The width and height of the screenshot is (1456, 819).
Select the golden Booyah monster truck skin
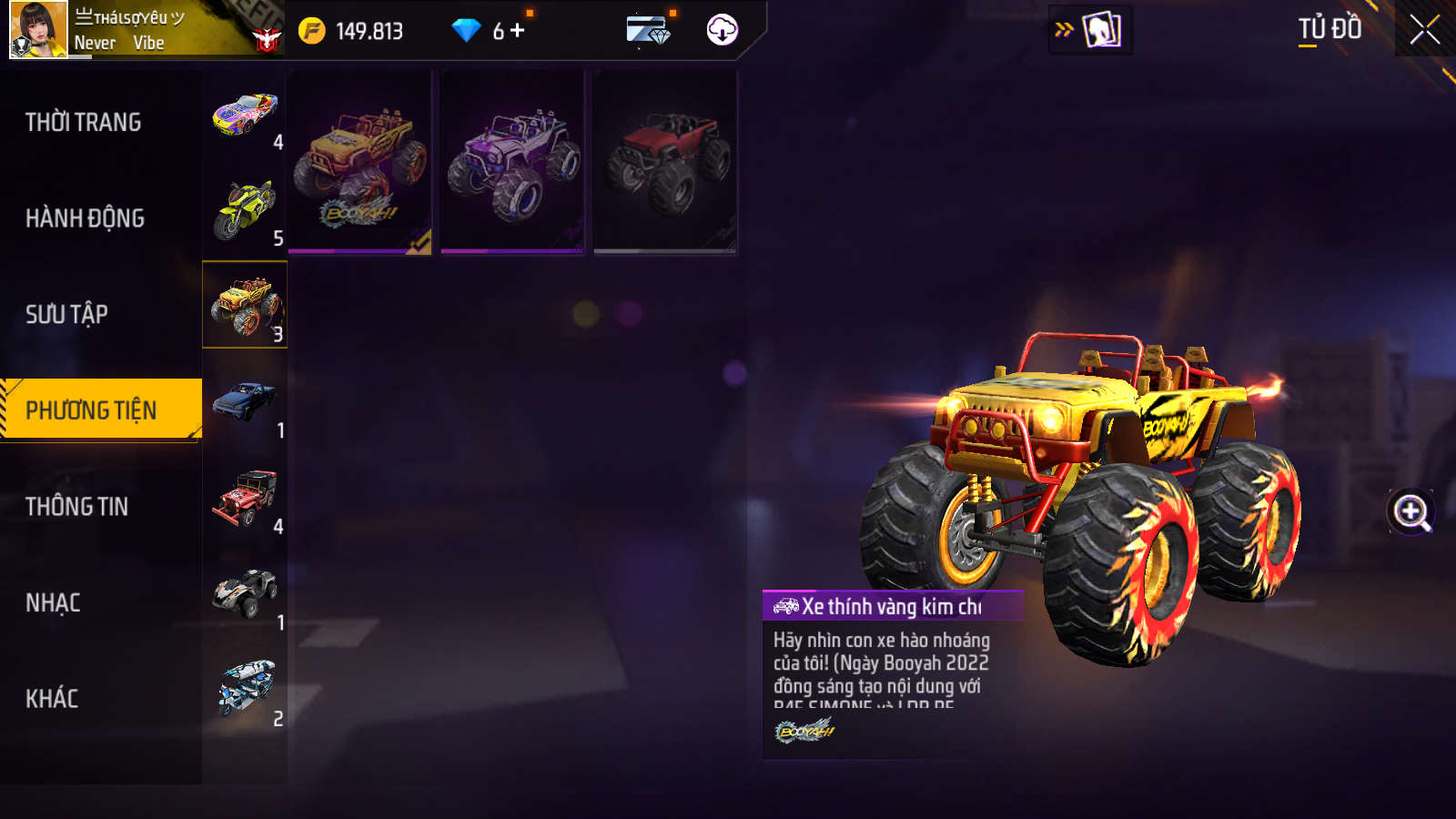pyautogui.click(x=360, y=162)
